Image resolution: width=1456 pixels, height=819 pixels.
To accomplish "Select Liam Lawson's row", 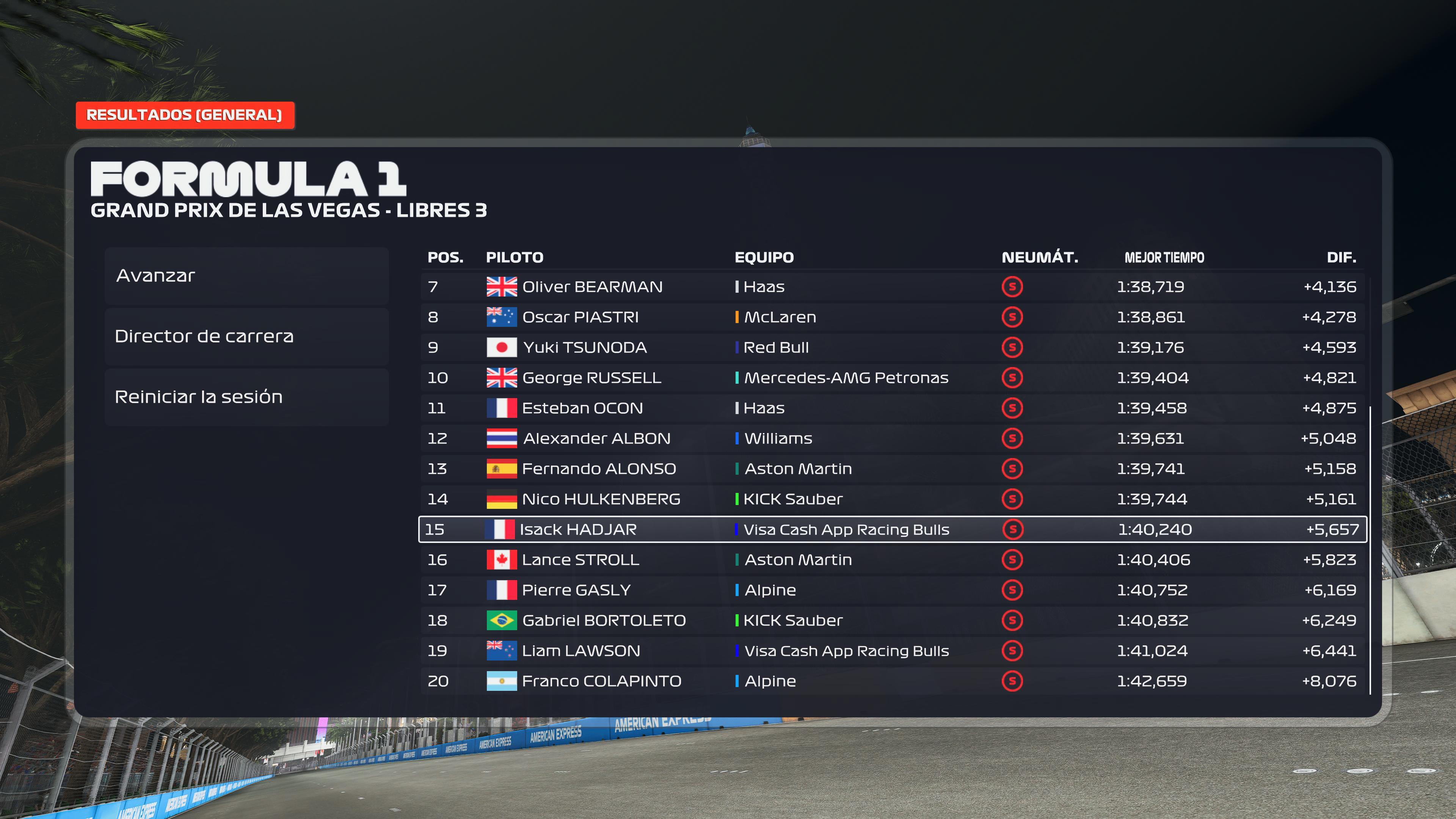I will [x=892, y=651].
